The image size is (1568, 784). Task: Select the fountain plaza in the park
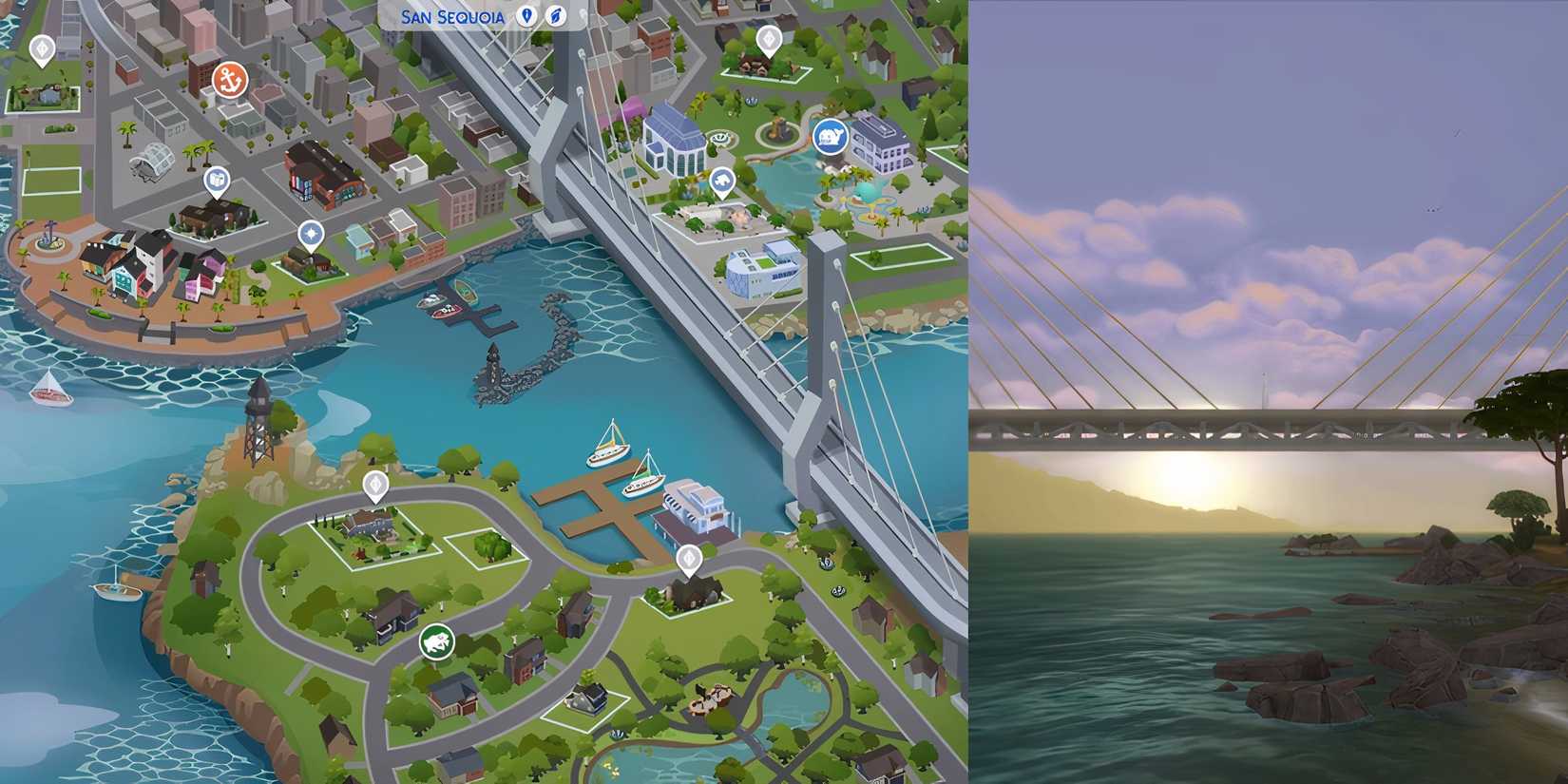click(779, 133)
